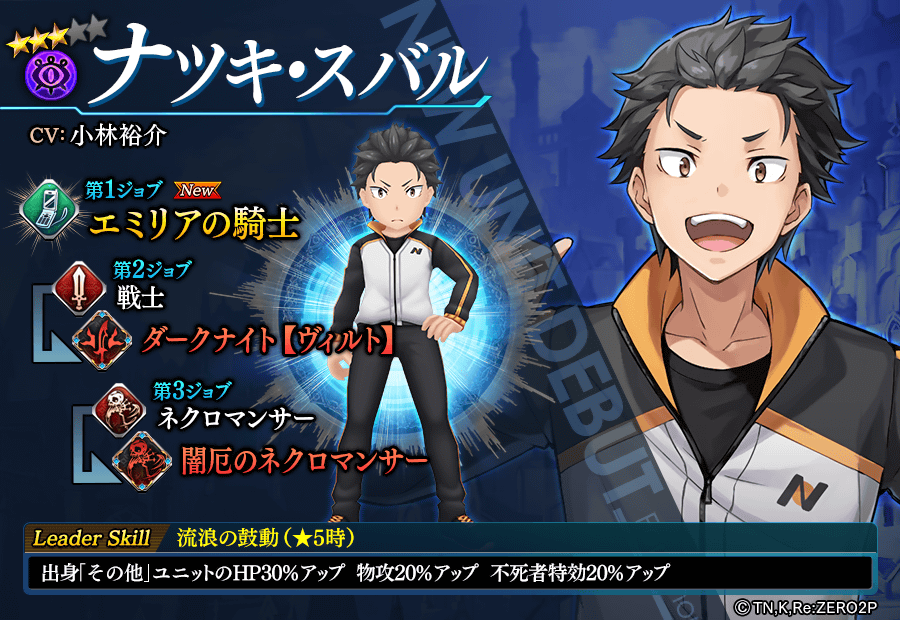Choose the 闇厄のネクロマンサー job icon
The image size is (900, 620).
pos(137,457)
